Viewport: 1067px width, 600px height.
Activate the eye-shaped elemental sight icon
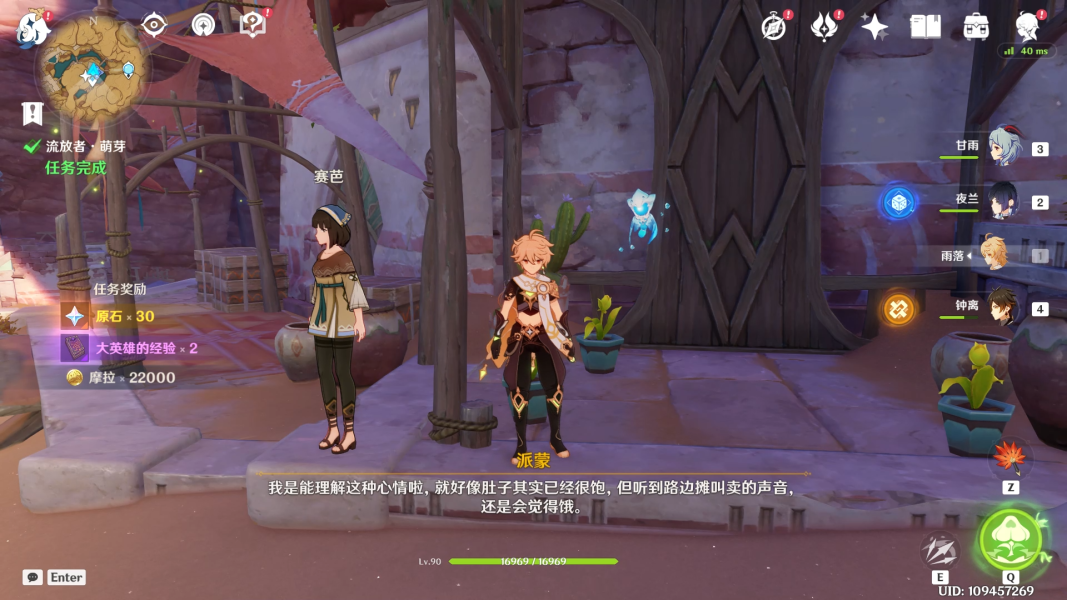pyautogui.click(x=154, y=25)
